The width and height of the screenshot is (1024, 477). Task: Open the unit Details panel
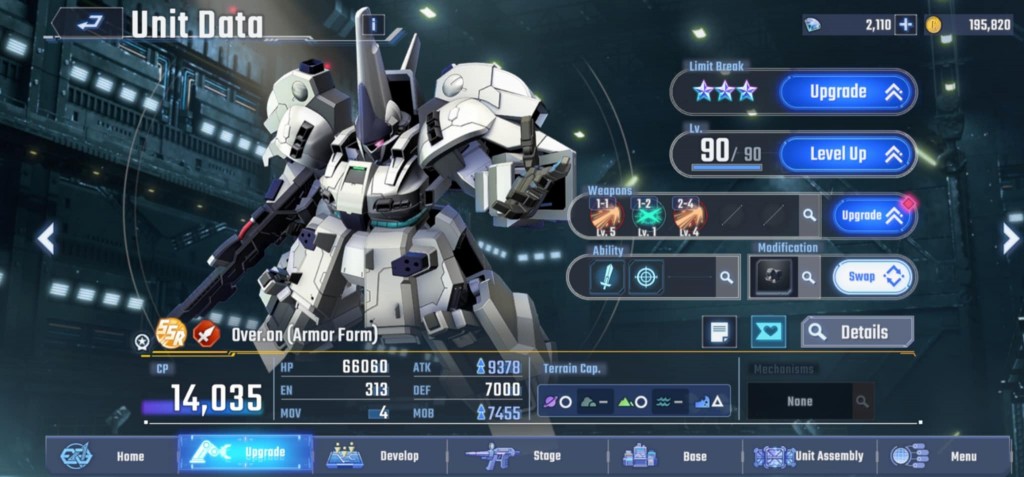[858, 332]
